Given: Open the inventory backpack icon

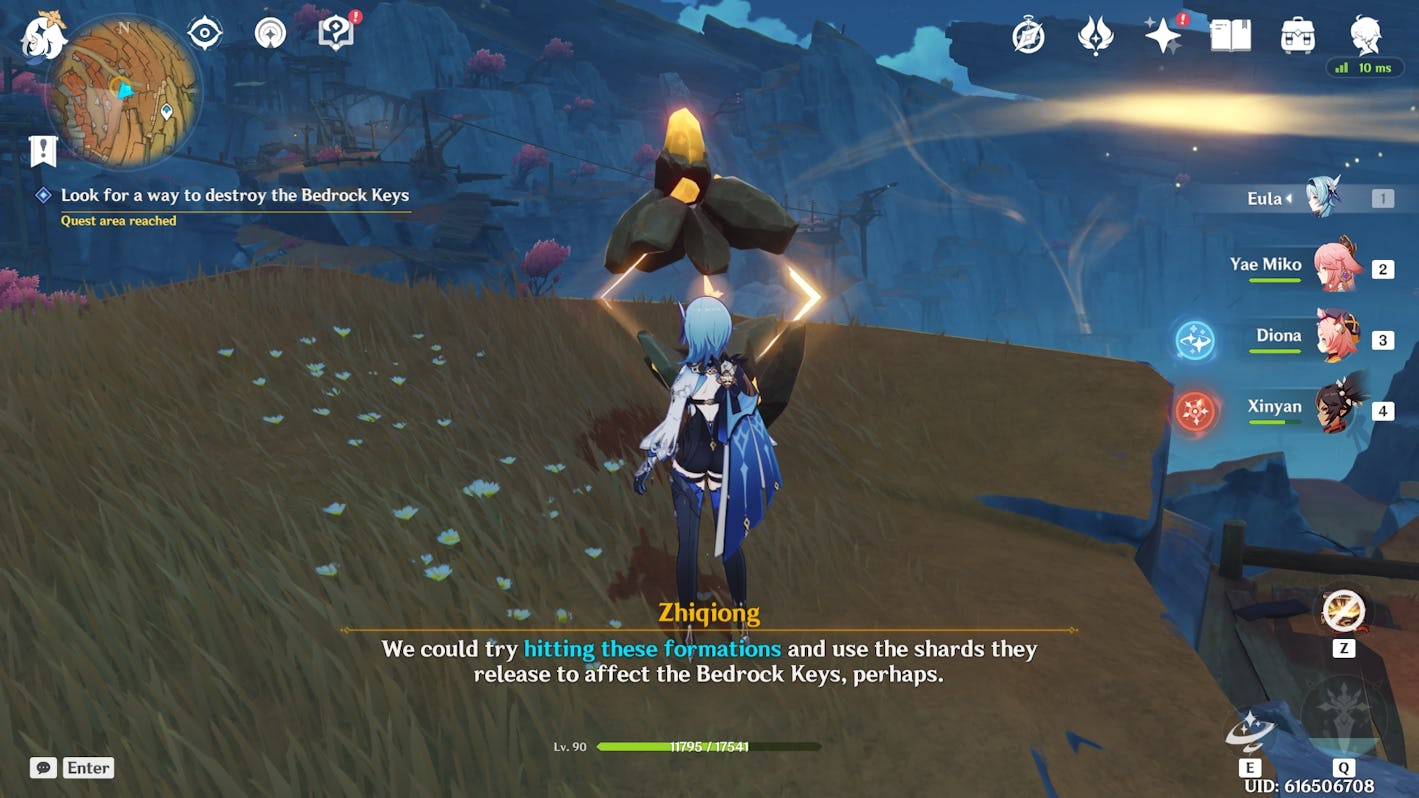Looking at the screenshot, I should click(x=1299, y=33).
